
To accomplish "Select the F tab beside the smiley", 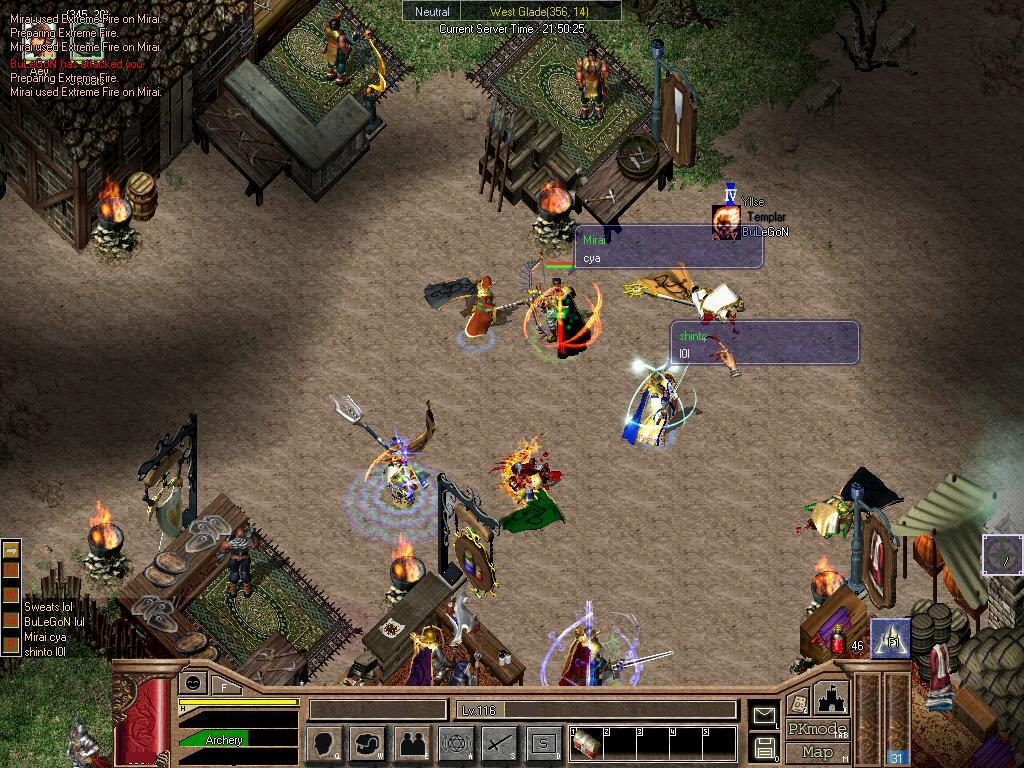I will (x=225, y=686).
